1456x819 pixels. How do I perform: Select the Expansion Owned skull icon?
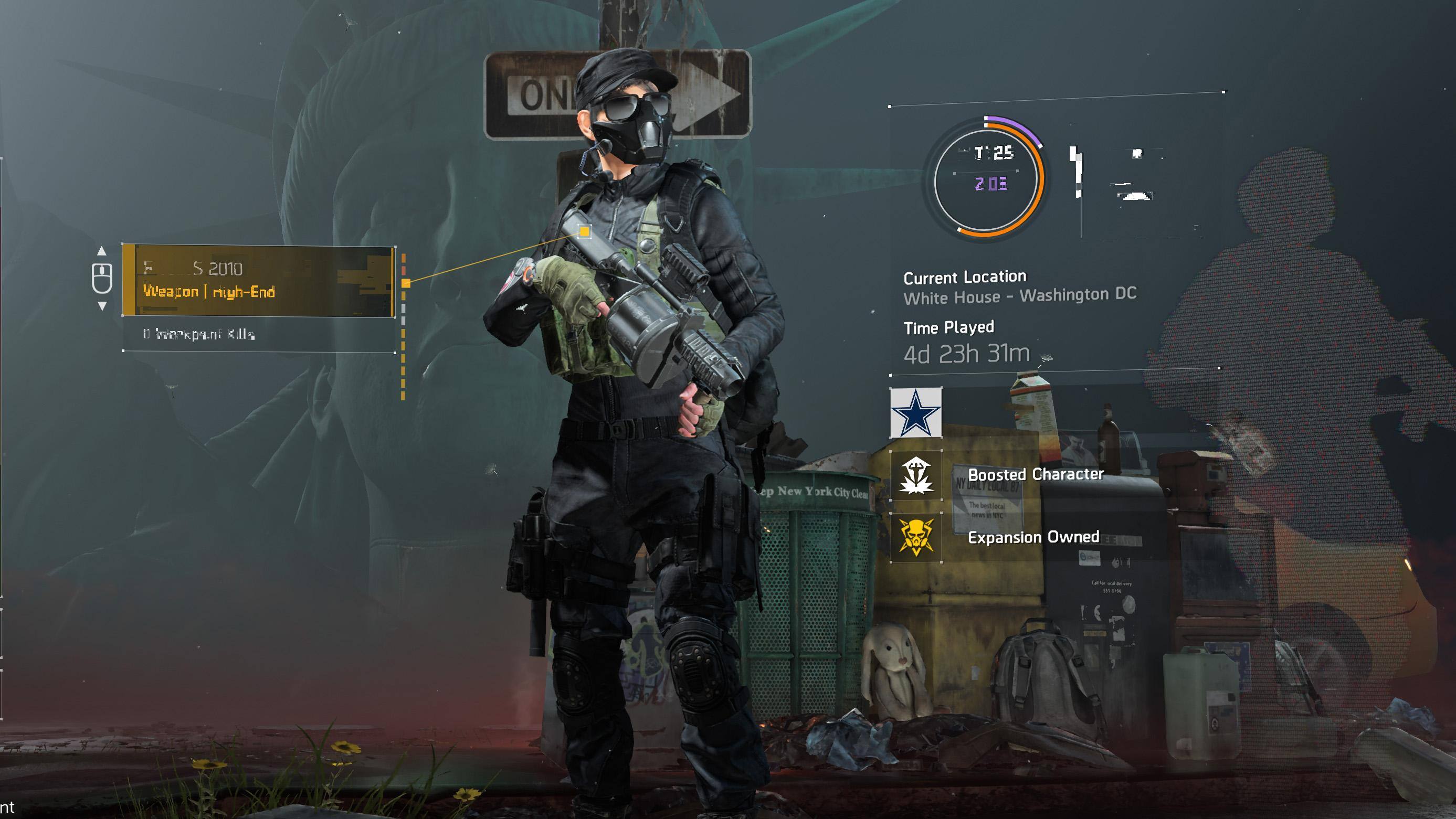pyautogui.click(x=916, y=537)
